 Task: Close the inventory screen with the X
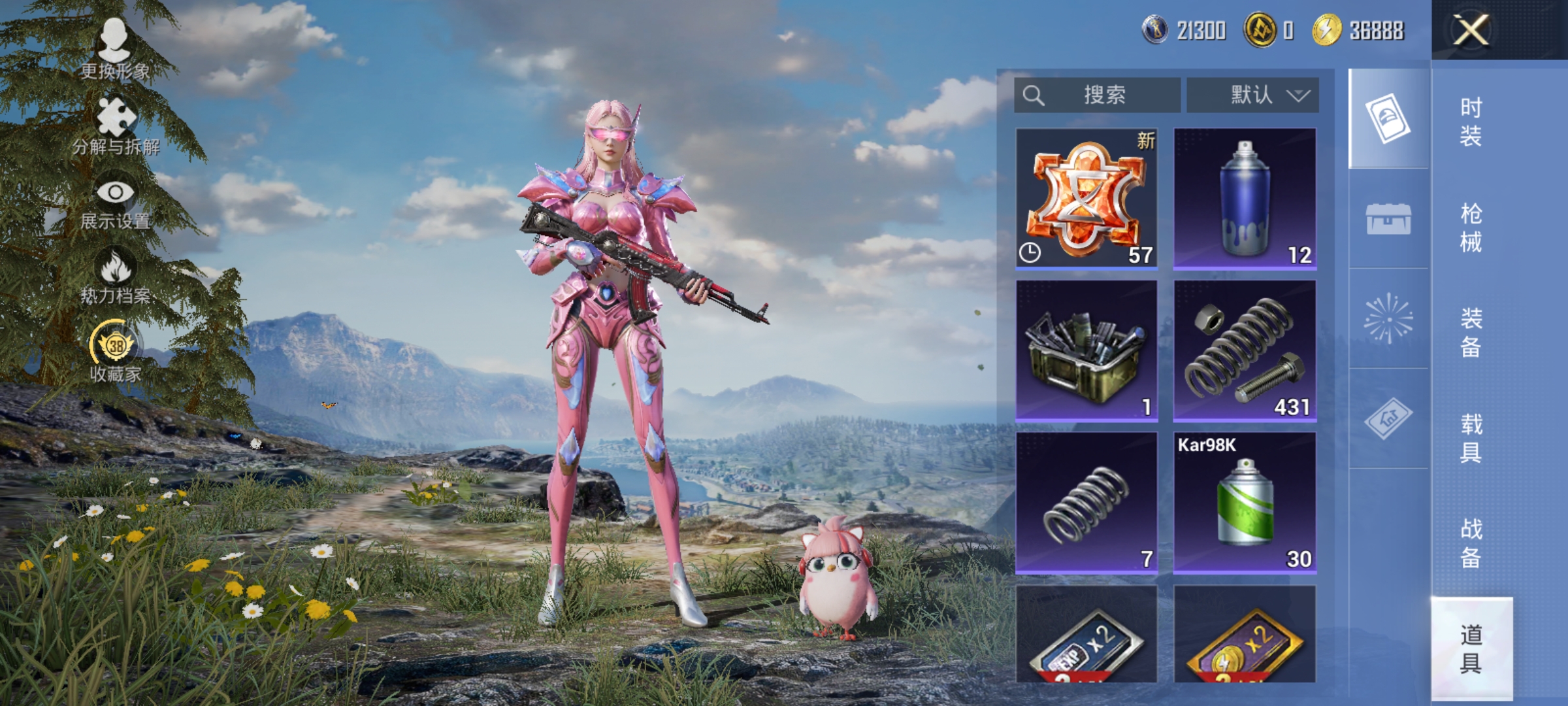(x=1471, y=29)
